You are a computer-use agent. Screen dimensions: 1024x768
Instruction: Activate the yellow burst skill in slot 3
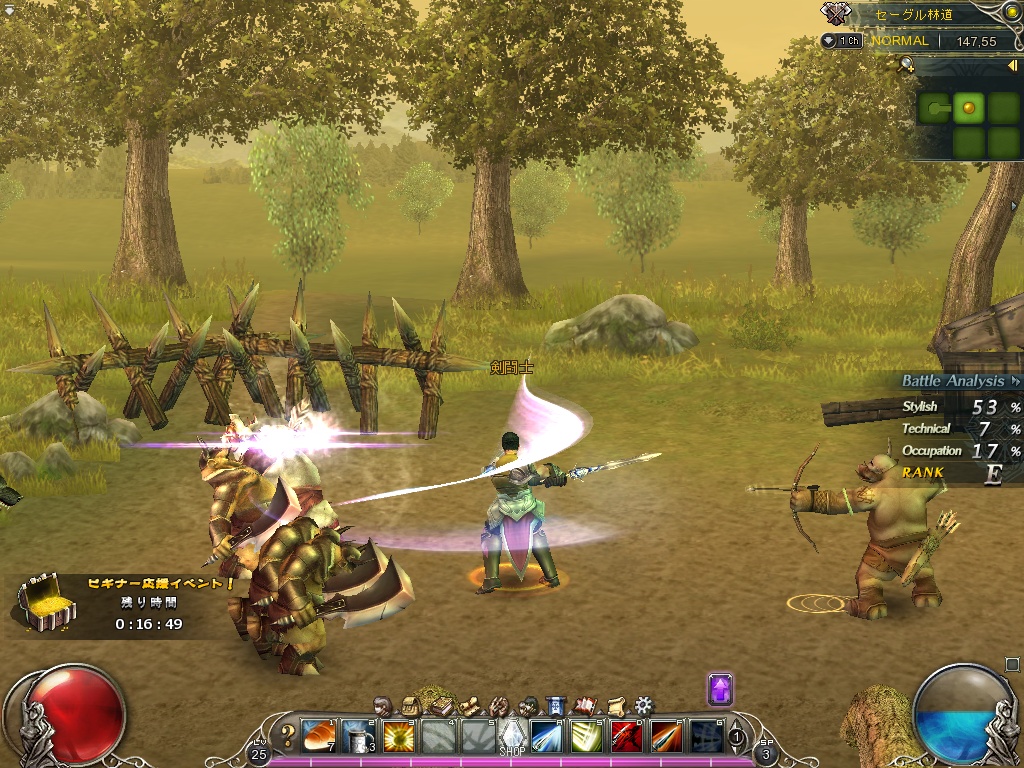point(398,735)
